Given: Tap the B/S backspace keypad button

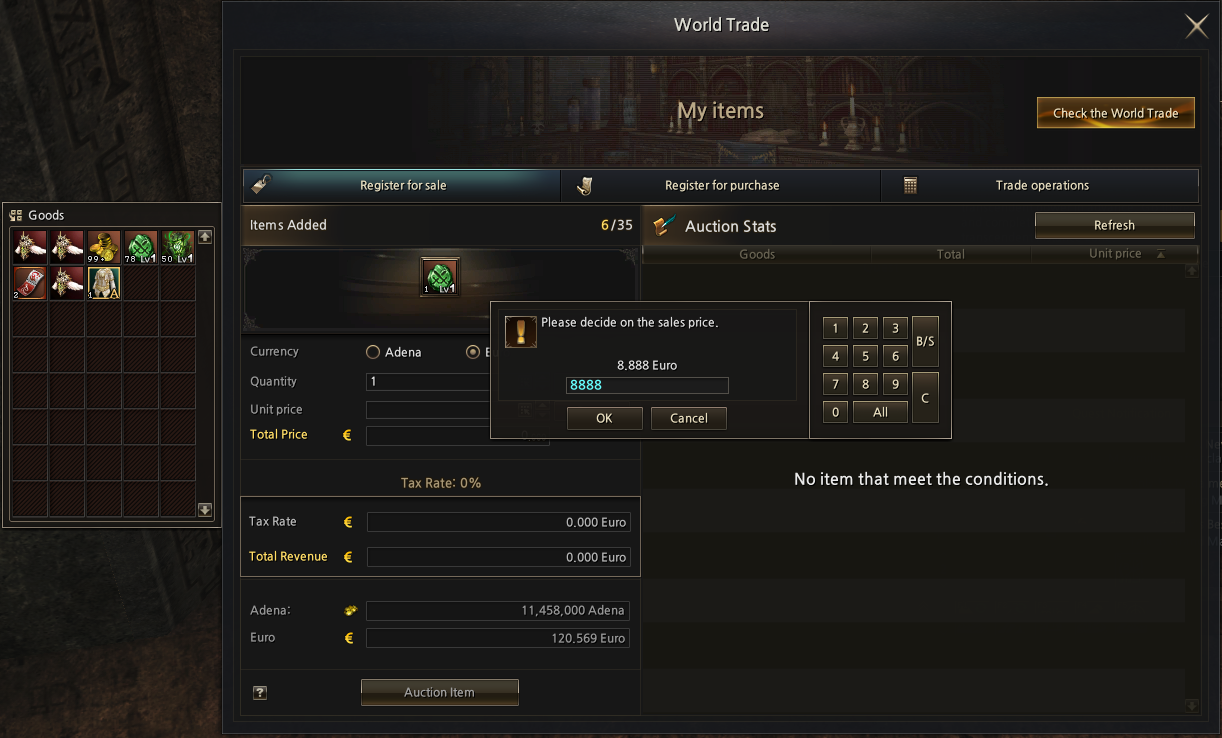Looking at the screenshot, I should [925, 341].
